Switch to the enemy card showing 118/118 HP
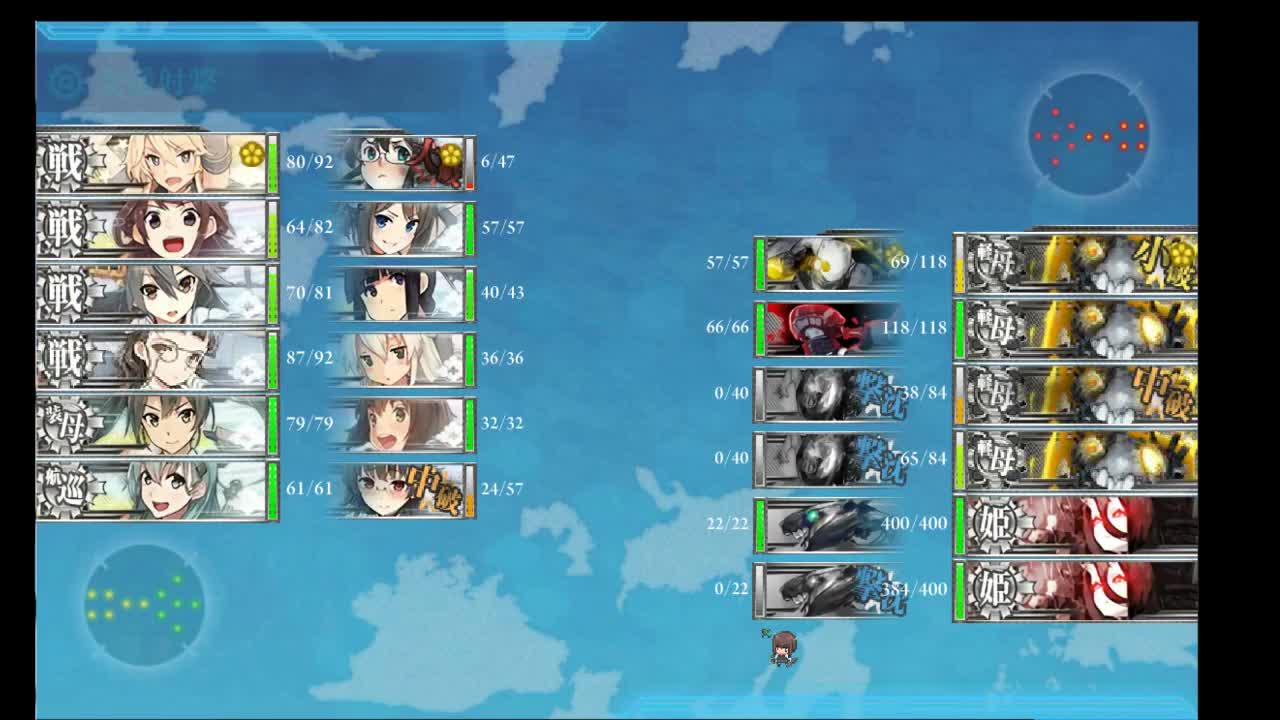1280x720 pixels. (x=820, y=323)
